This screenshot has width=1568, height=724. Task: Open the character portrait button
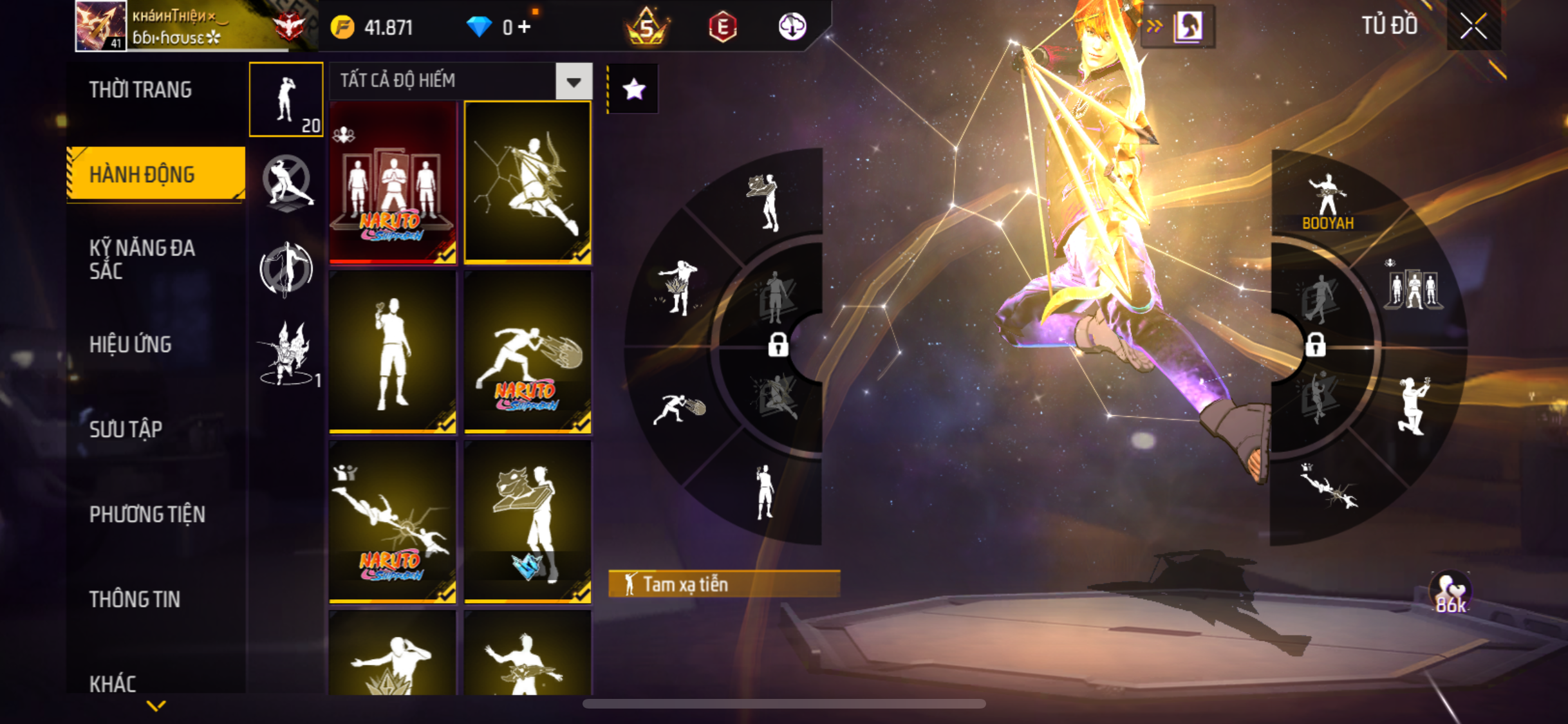1188,27
